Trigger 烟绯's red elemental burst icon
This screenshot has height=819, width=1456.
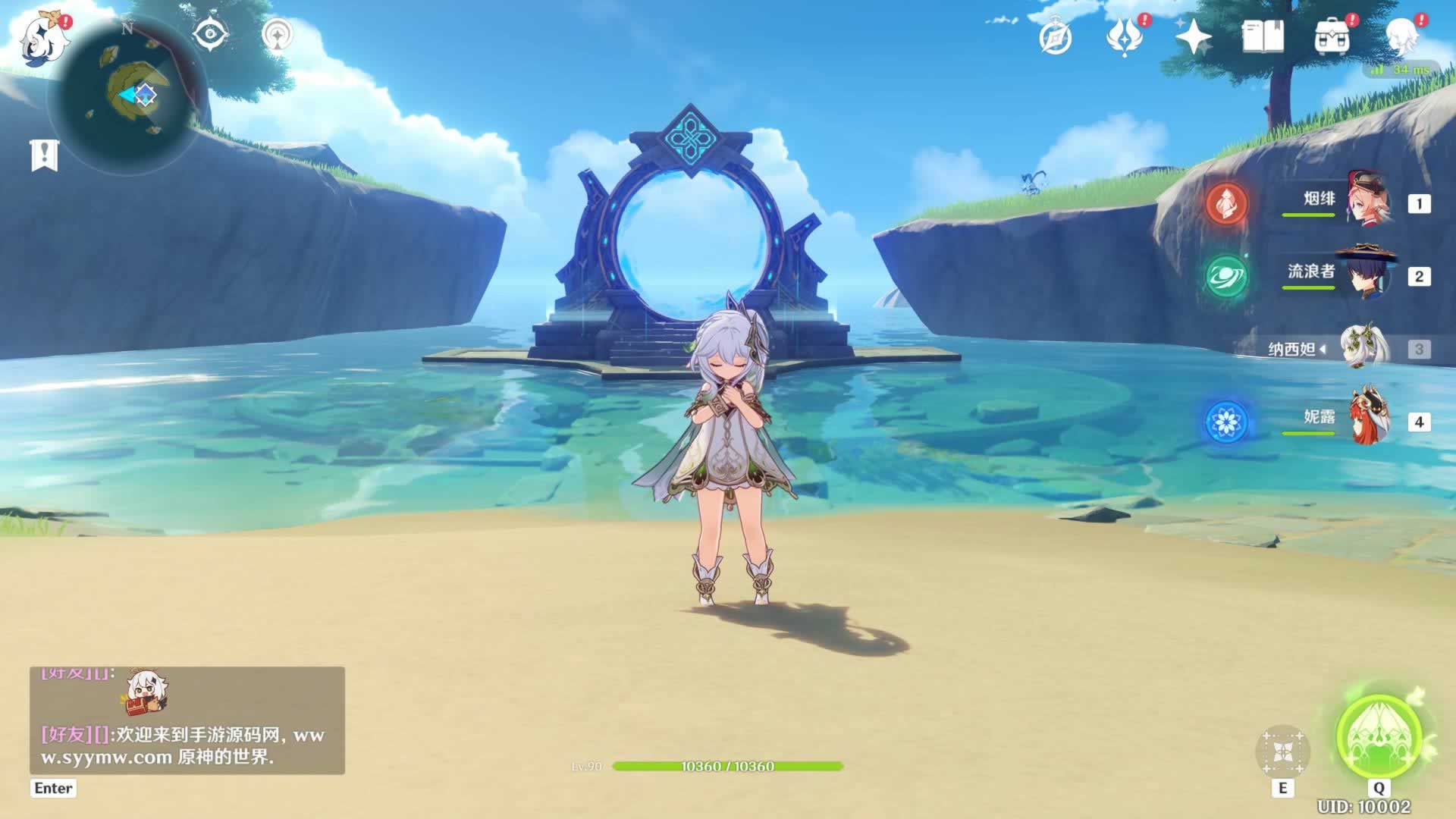click(1226, 202)
